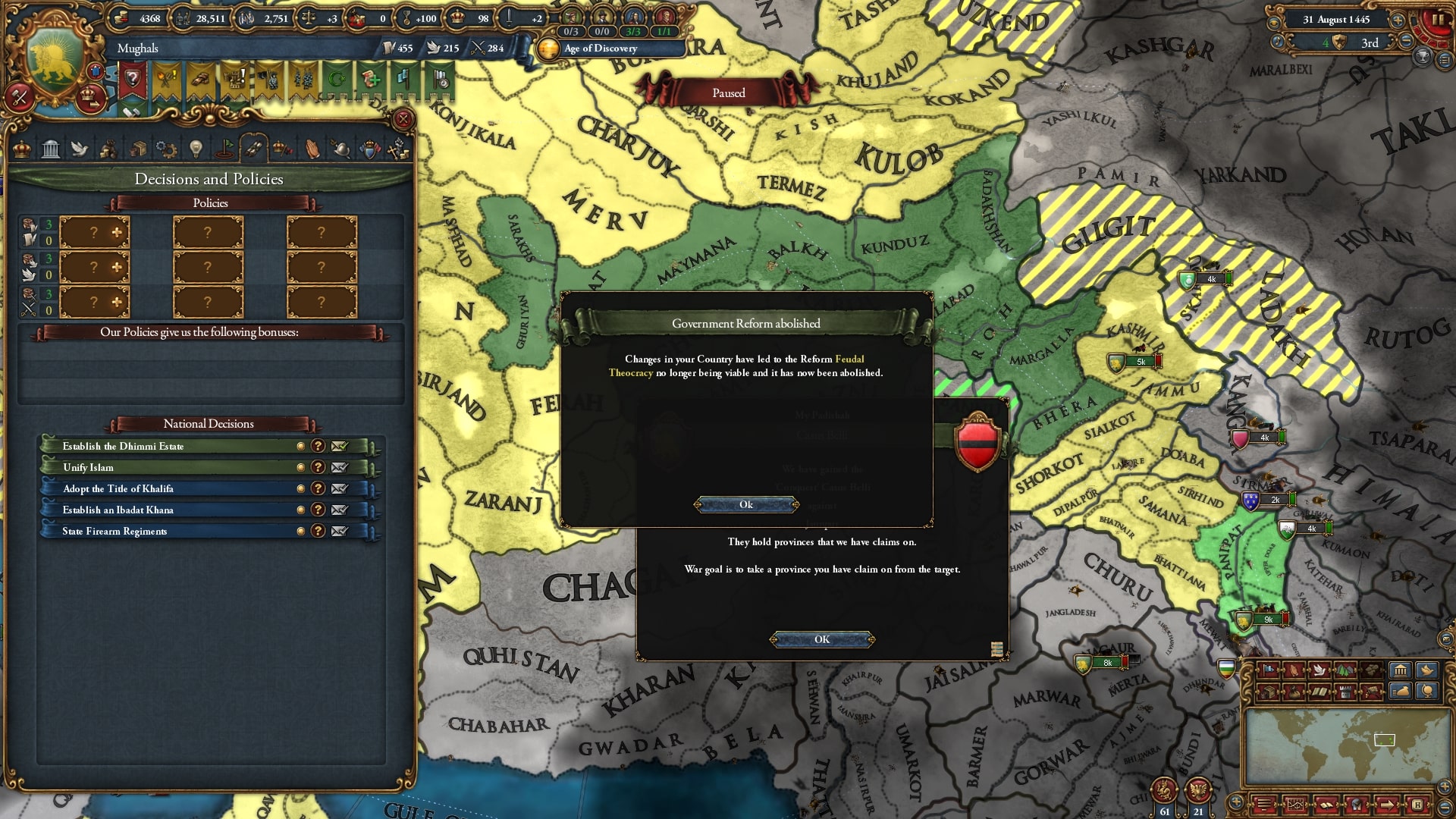Switch to the Government tab with the columned building
The width and height of the screenshot is (1456, 819).
click(51, 148)
